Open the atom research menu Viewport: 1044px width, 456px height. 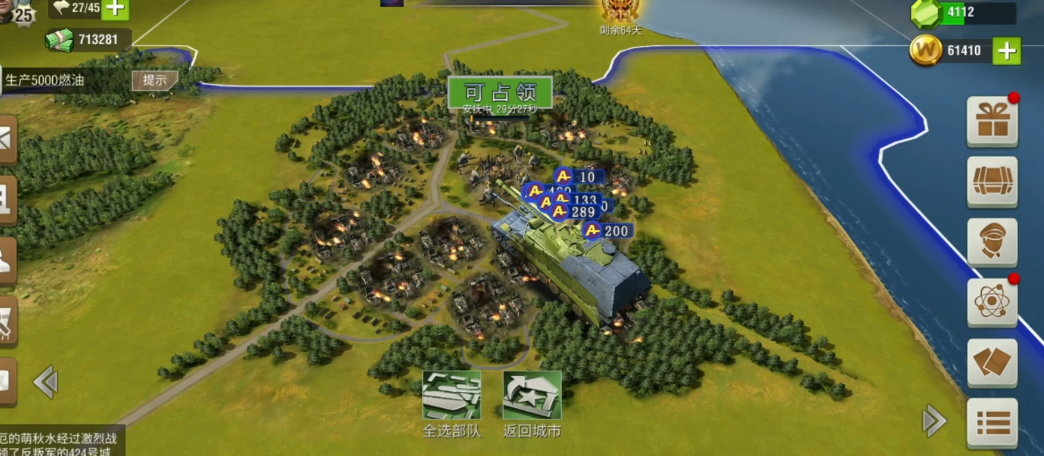pyautogui.click(x=992, y=302)
